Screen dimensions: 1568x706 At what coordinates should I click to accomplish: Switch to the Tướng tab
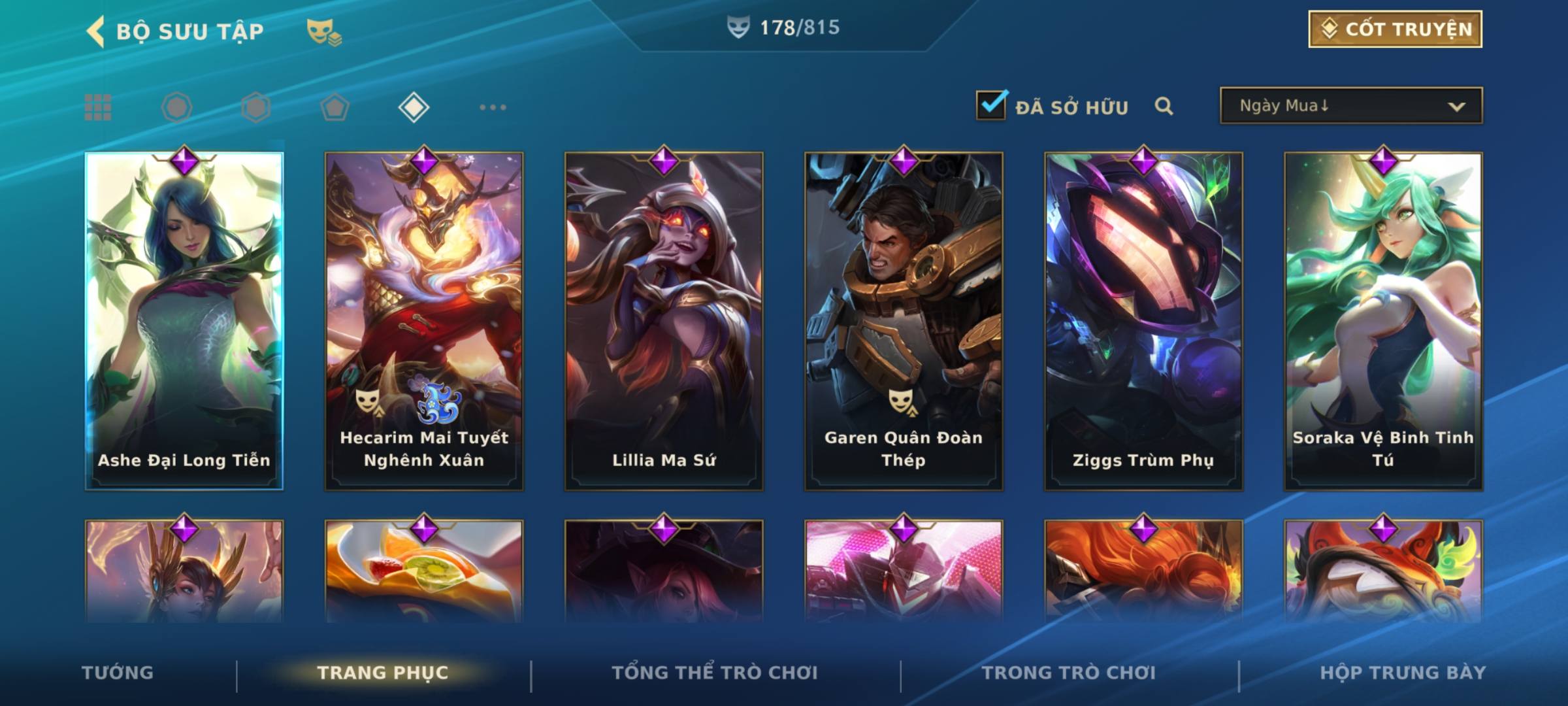tap(118, 673)
